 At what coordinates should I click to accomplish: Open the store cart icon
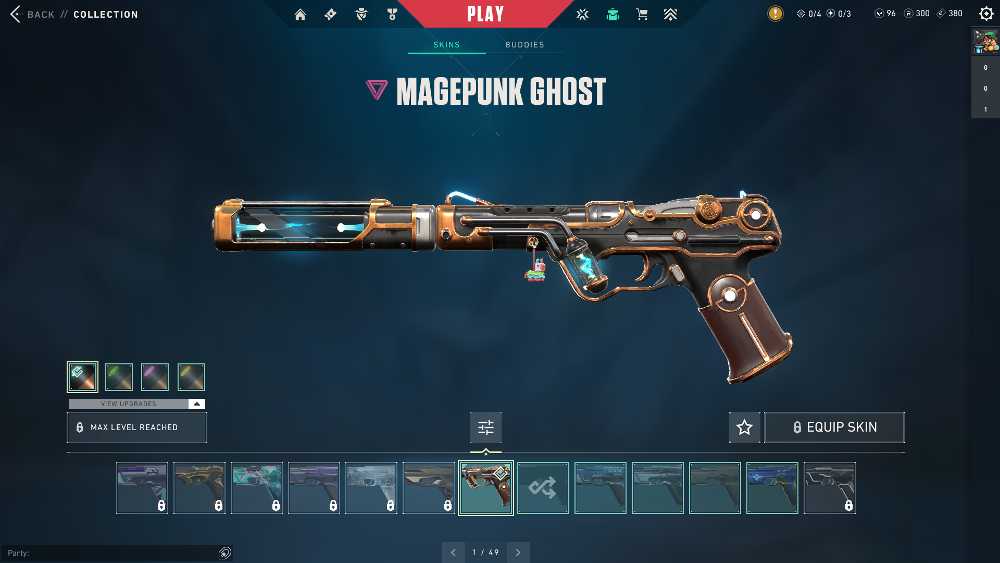(x=643, y=14)
